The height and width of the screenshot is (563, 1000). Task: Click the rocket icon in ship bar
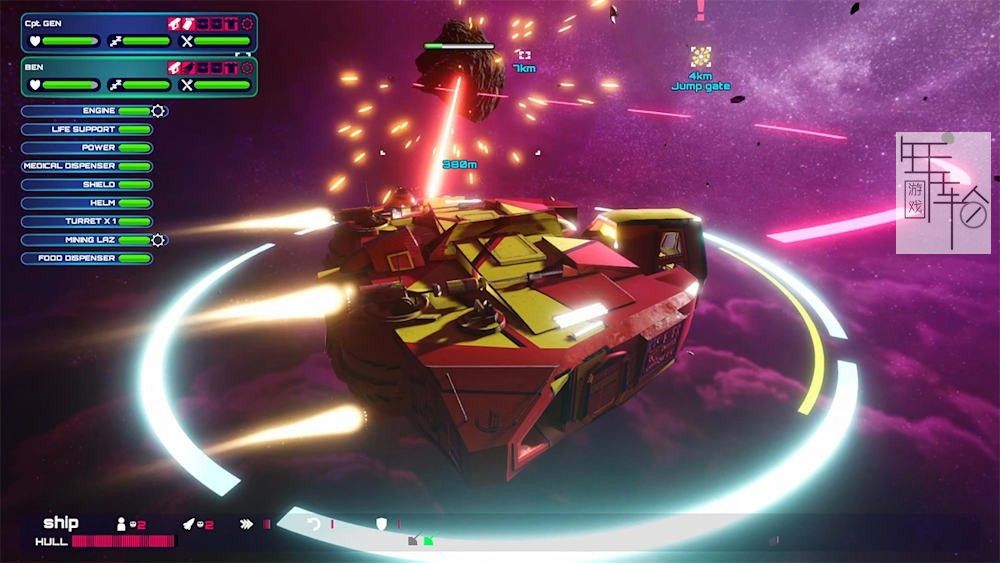point(189,523)
